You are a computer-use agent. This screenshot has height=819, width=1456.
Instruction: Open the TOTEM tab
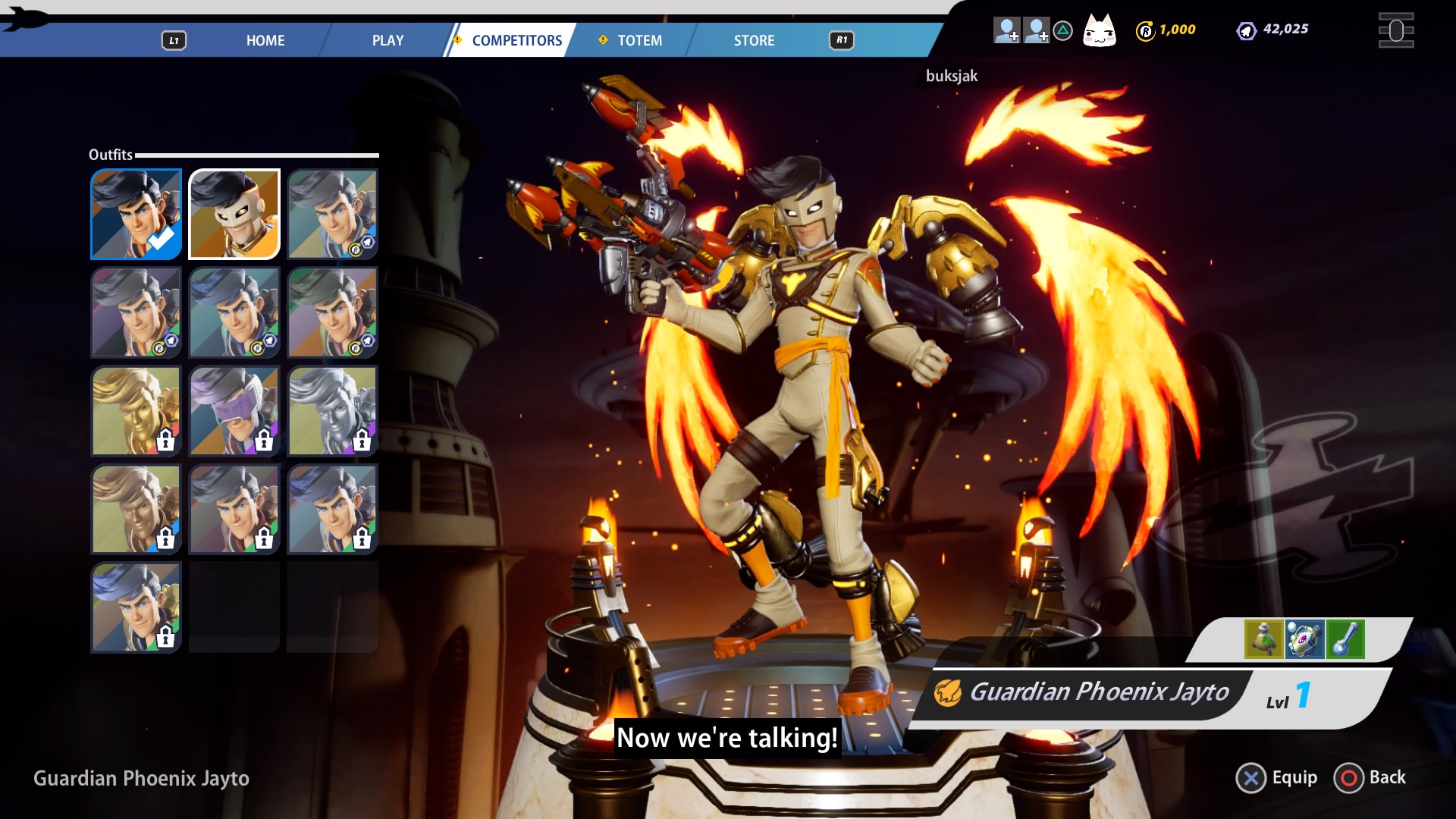pos(639,40)
